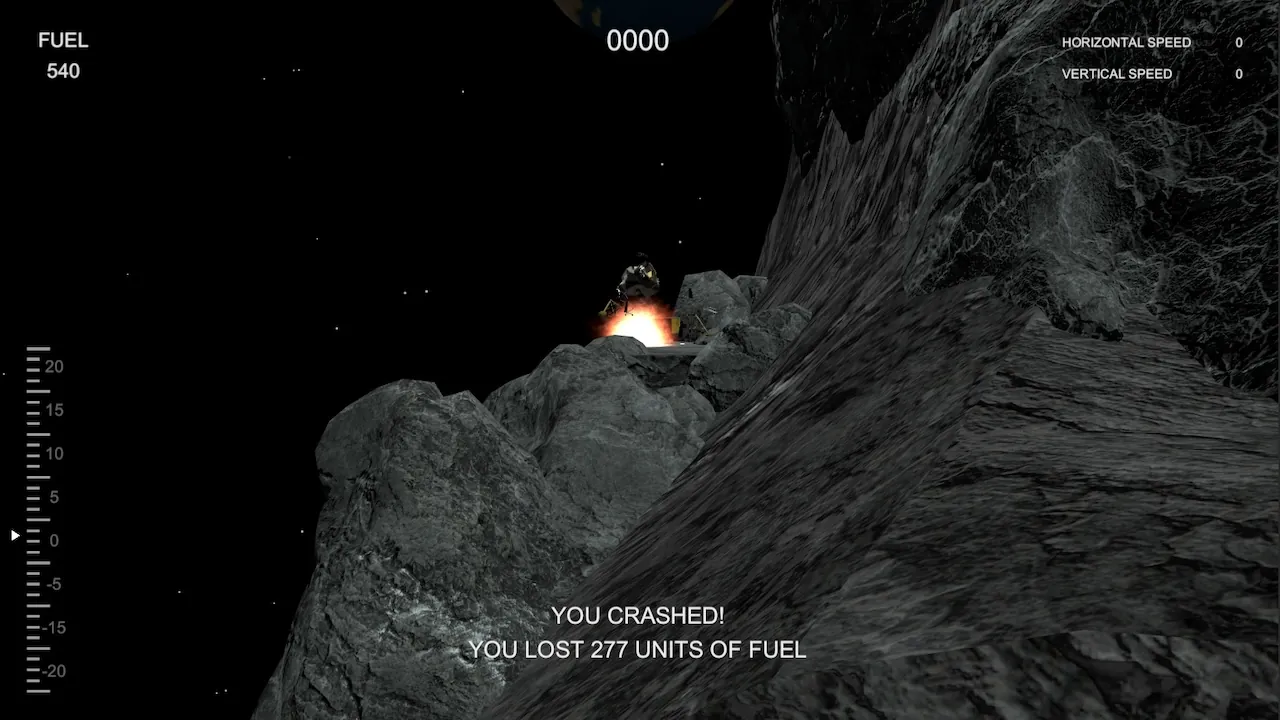Viewport: 1280px width, 720px height.
Task: Select the VERTICAL SPEED indicator
Action: [x=1117, y=74]
